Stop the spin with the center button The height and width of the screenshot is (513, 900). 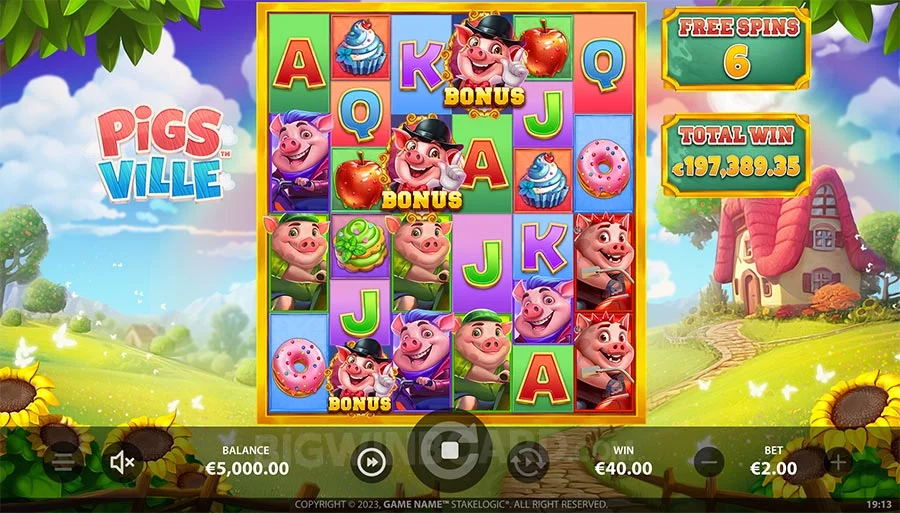click(449, 451)
